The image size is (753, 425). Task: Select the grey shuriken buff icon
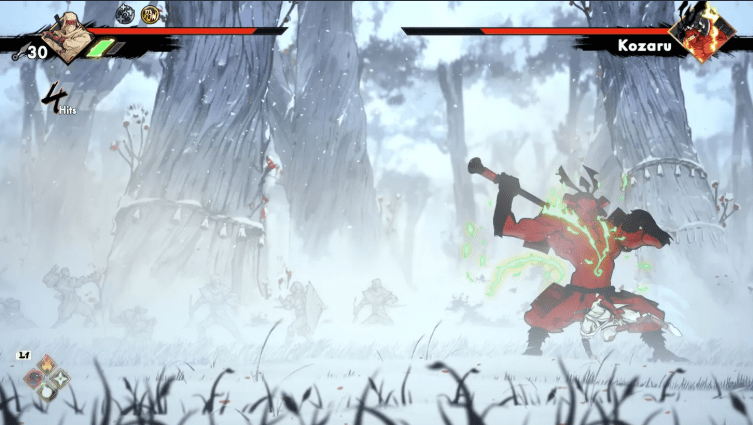(125, 14)
